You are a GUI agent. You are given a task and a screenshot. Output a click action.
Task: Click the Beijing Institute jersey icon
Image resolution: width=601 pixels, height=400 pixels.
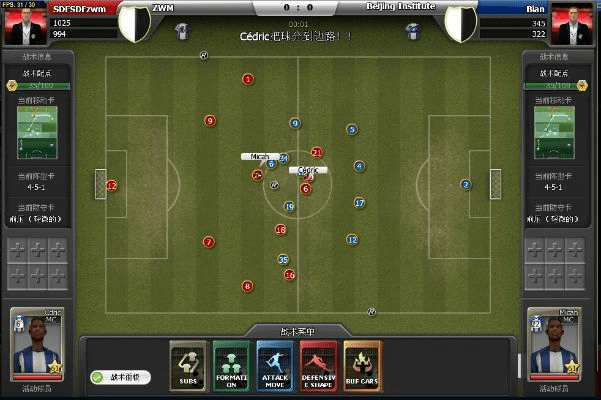pos(412,30)
